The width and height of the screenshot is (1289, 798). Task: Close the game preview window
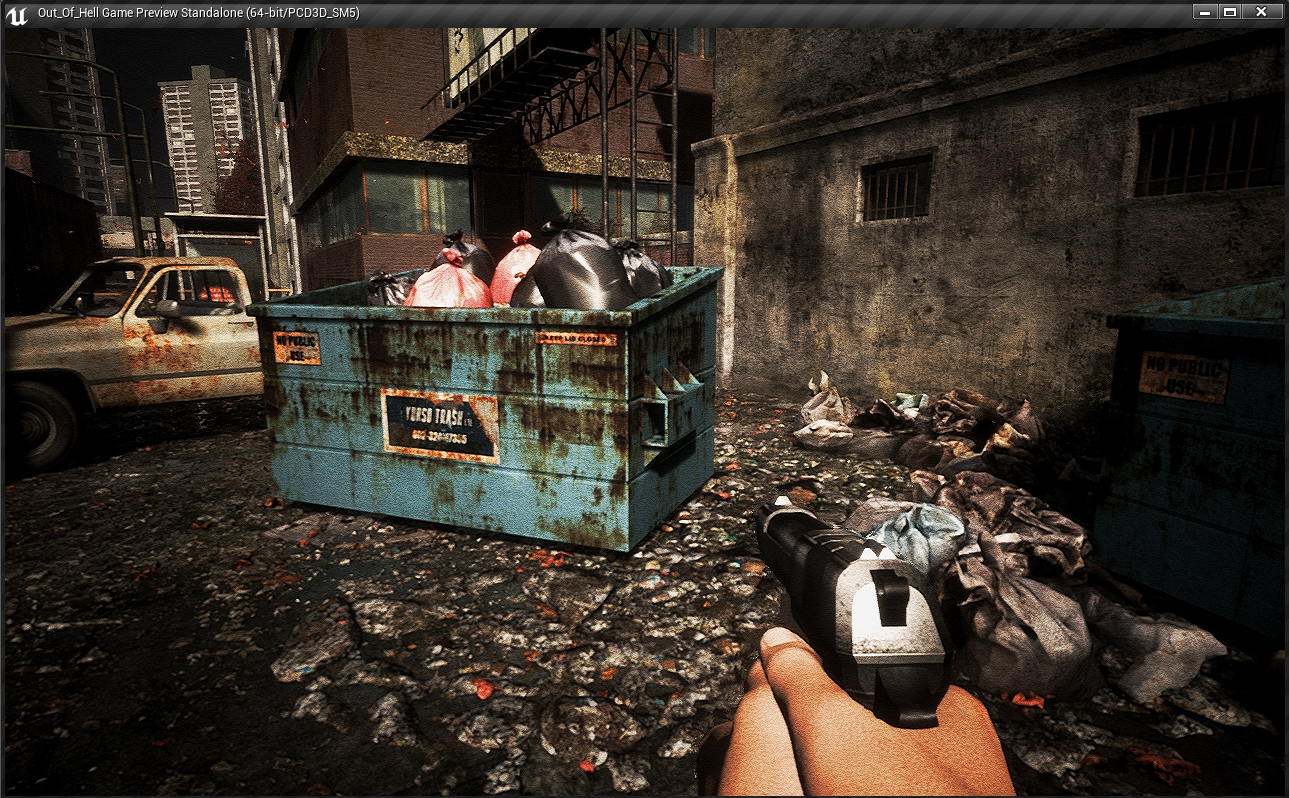(1262, 12)
